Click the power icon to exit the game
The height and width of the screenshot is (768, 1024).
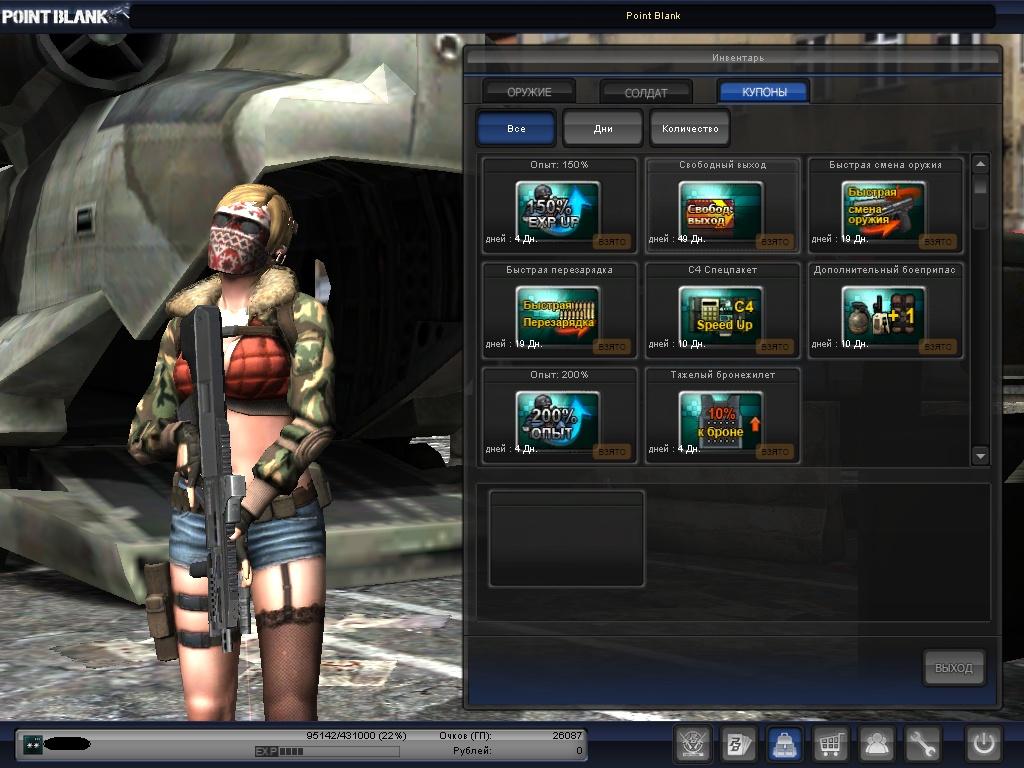(983, 744)
